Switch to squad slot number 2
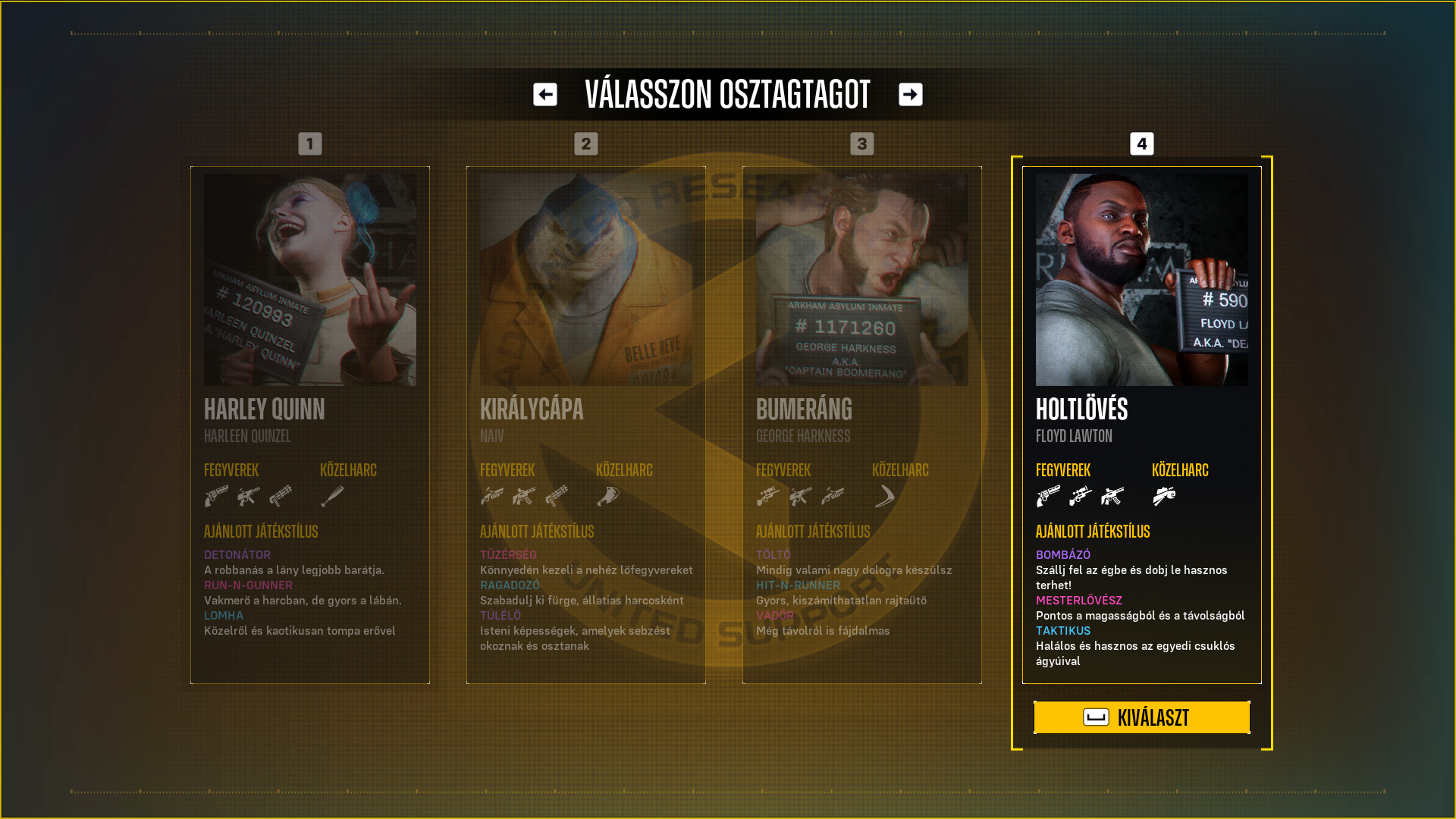Screen dimensions: 1456x819 (x=586, y=144)
